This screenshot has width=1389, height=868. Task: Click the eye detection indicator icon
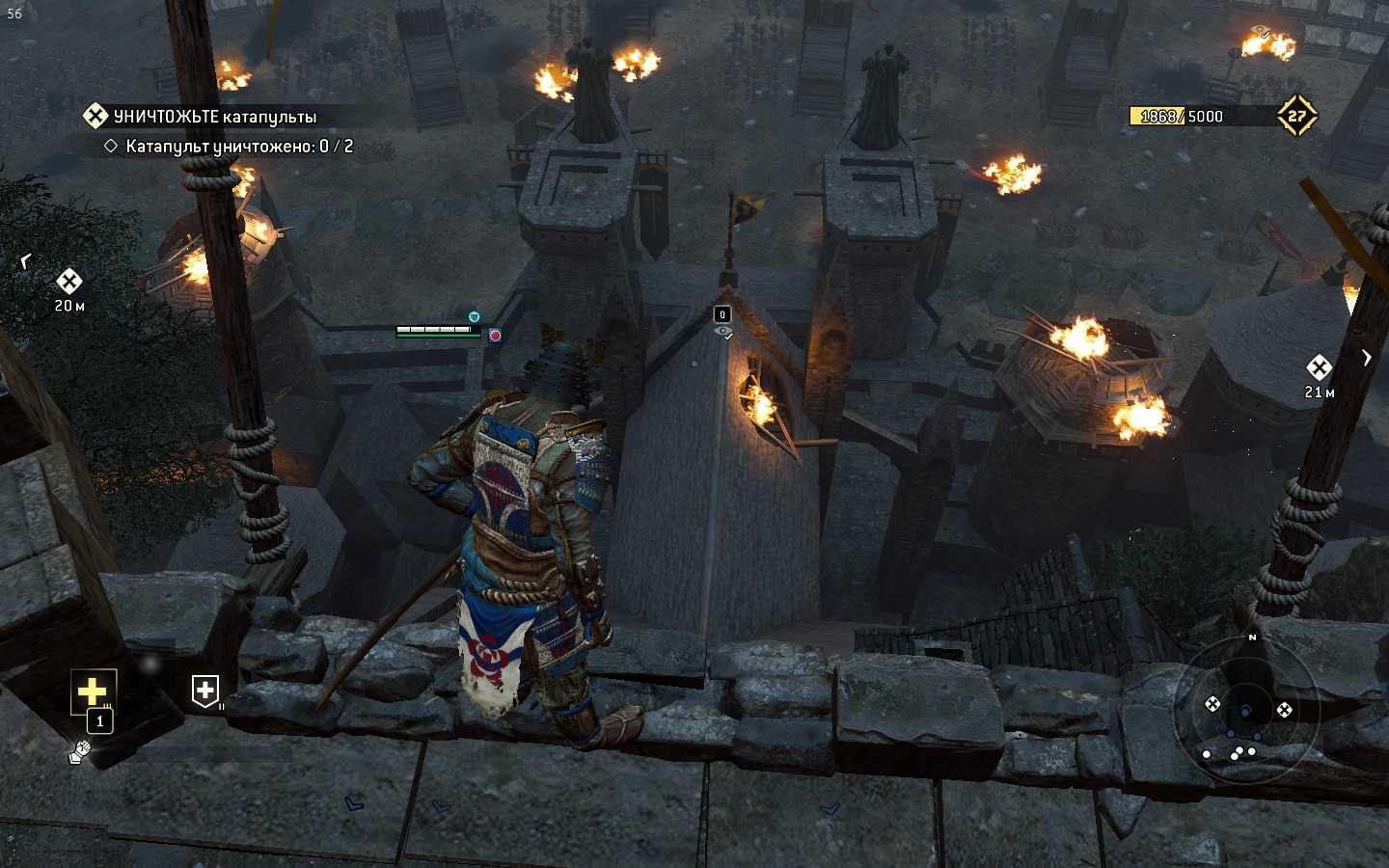point(722,332)
